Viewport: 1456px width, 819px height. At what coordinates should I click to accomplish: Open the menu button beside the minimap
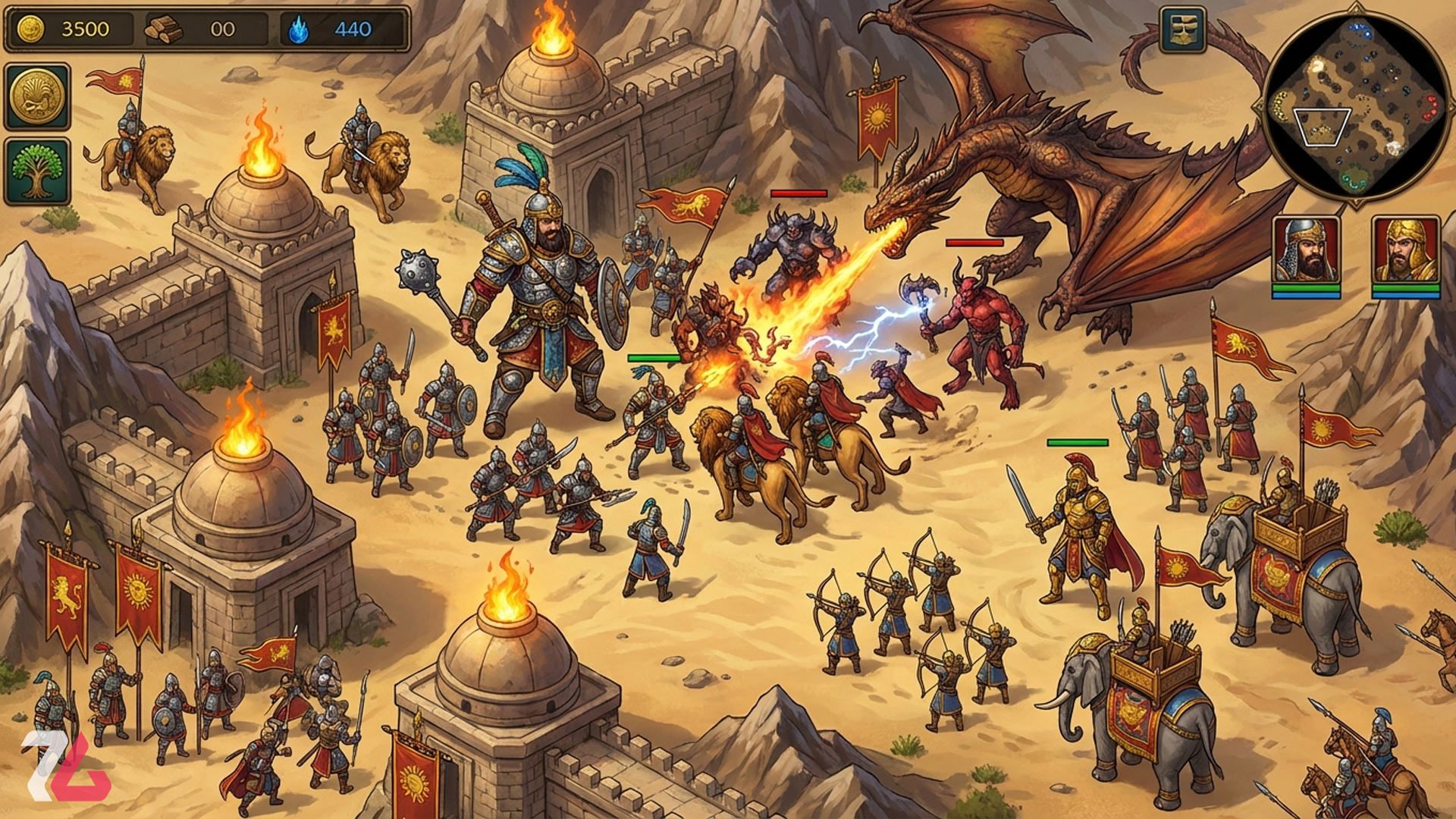point(1182,30)
